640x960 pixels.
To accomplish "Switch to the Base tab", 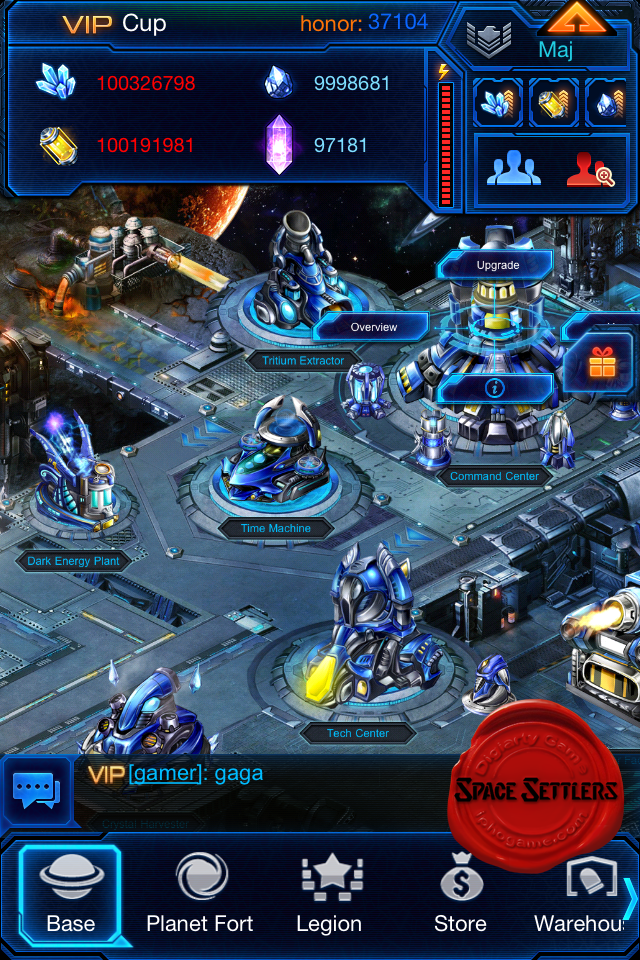I will pos(70,893).
